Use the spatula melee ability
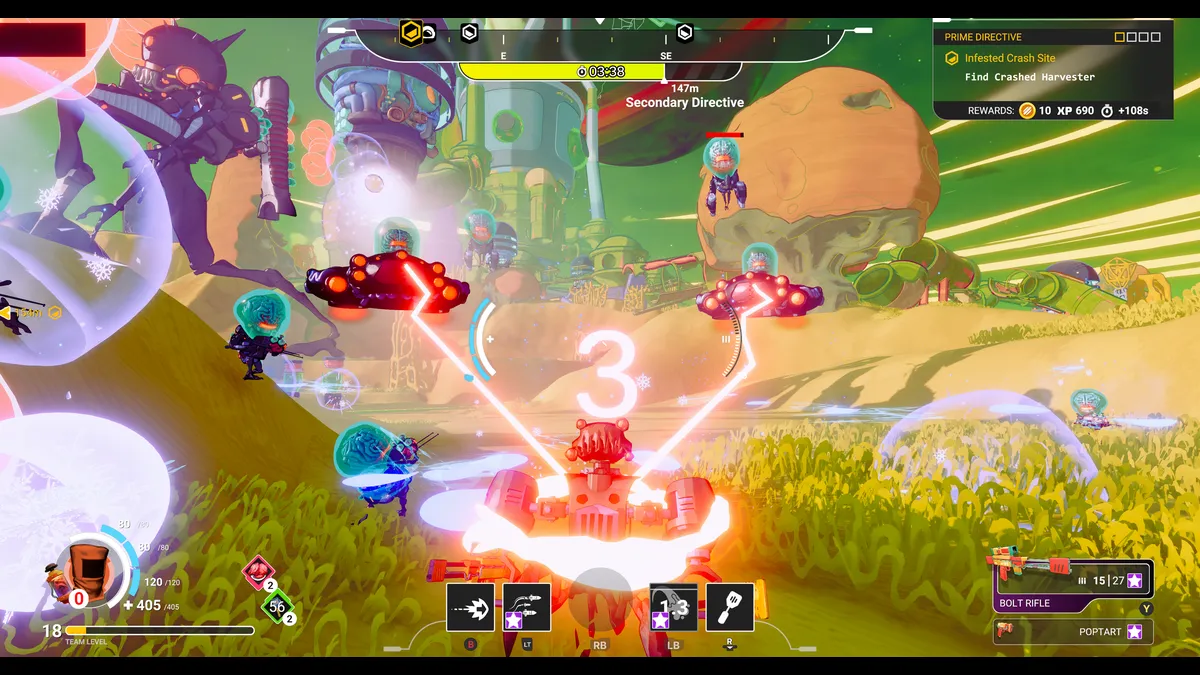 coord(730,608)
